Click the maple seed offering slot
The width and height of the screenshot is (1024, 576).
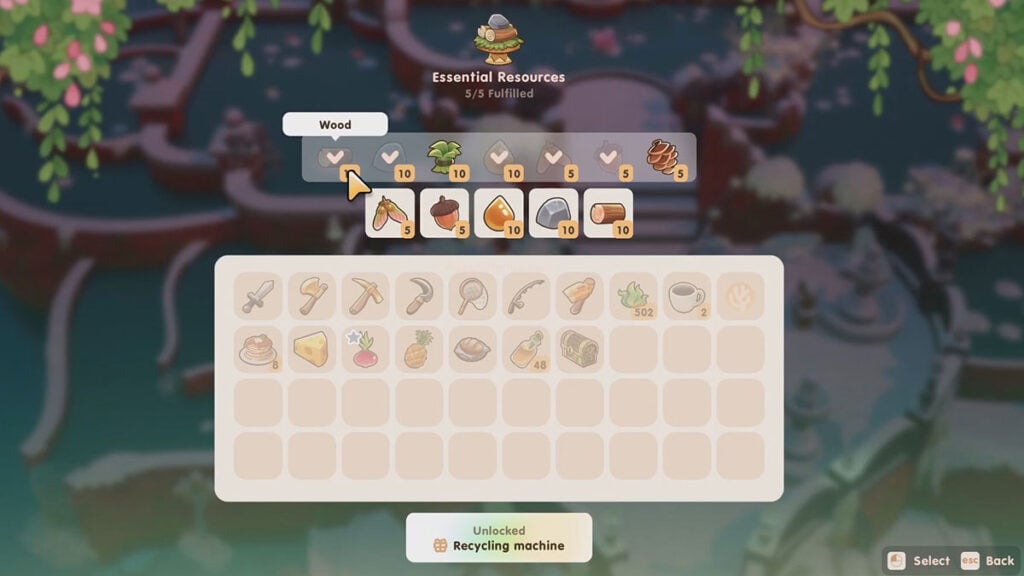390,213
